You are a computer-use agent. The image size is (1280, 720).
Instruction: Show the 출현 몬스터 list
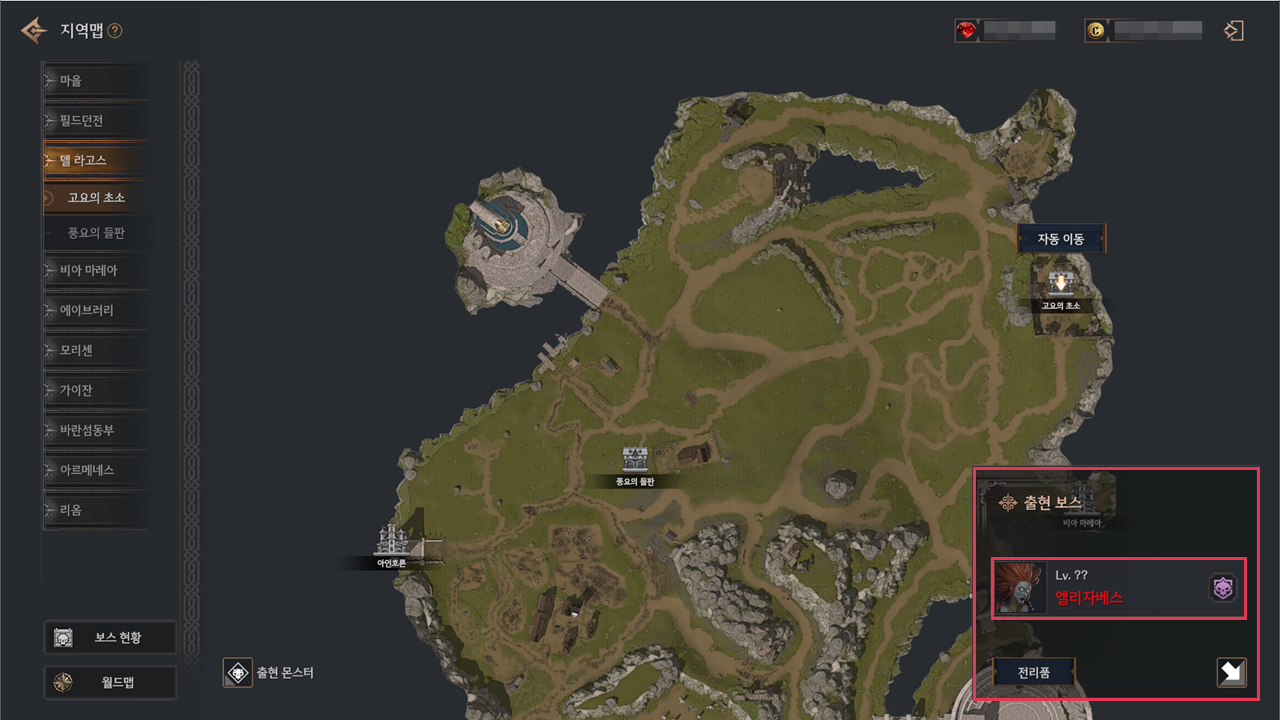click(270, 673)
